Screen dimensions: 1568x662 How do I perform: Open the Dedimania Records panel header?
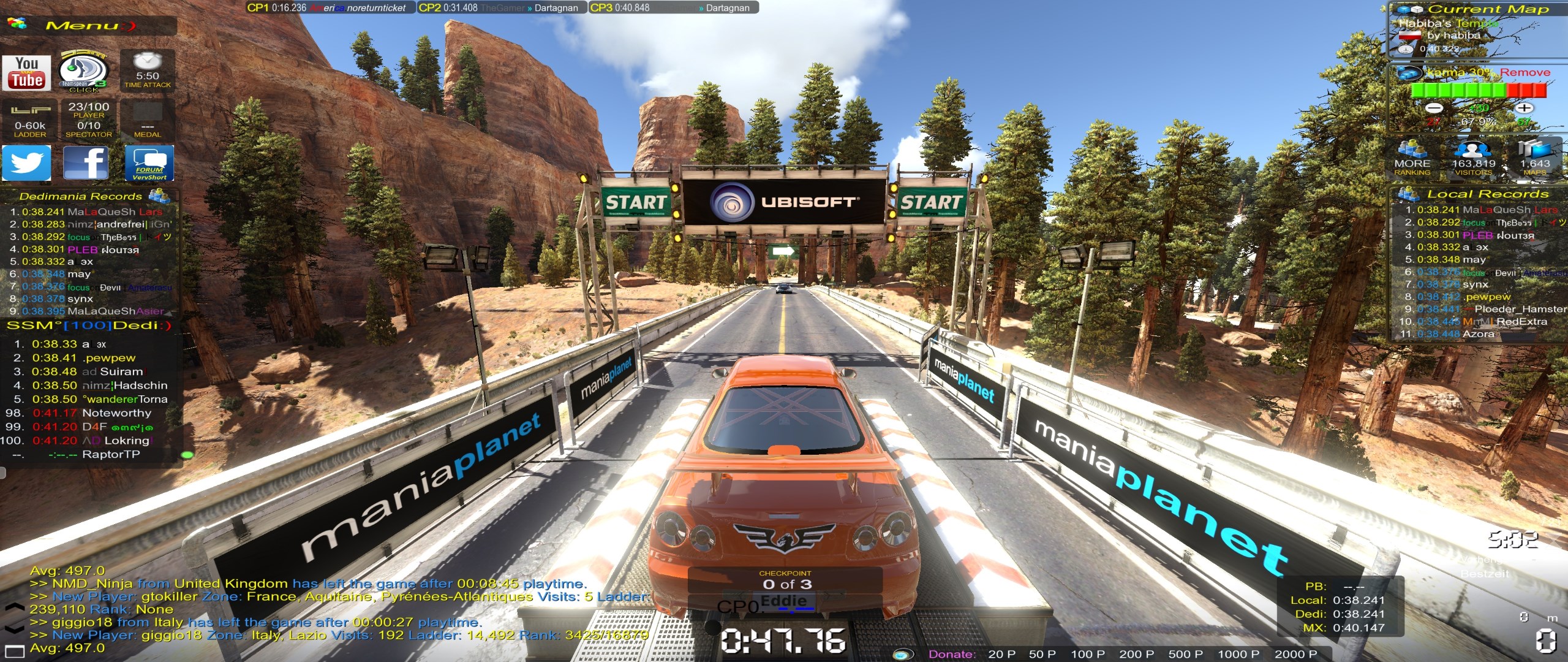[81, 196]
